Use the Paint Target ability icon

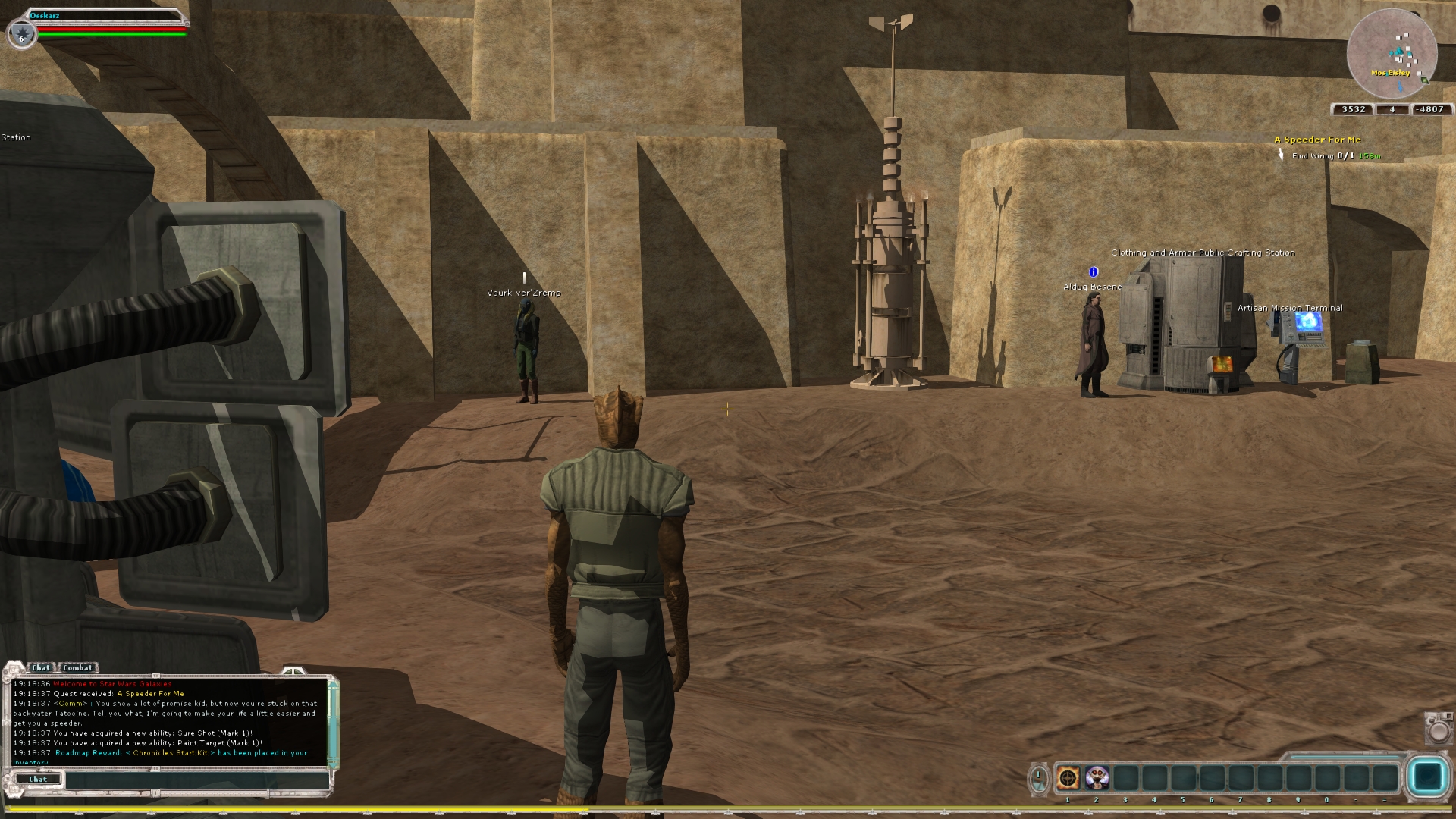click(1097, 778)
